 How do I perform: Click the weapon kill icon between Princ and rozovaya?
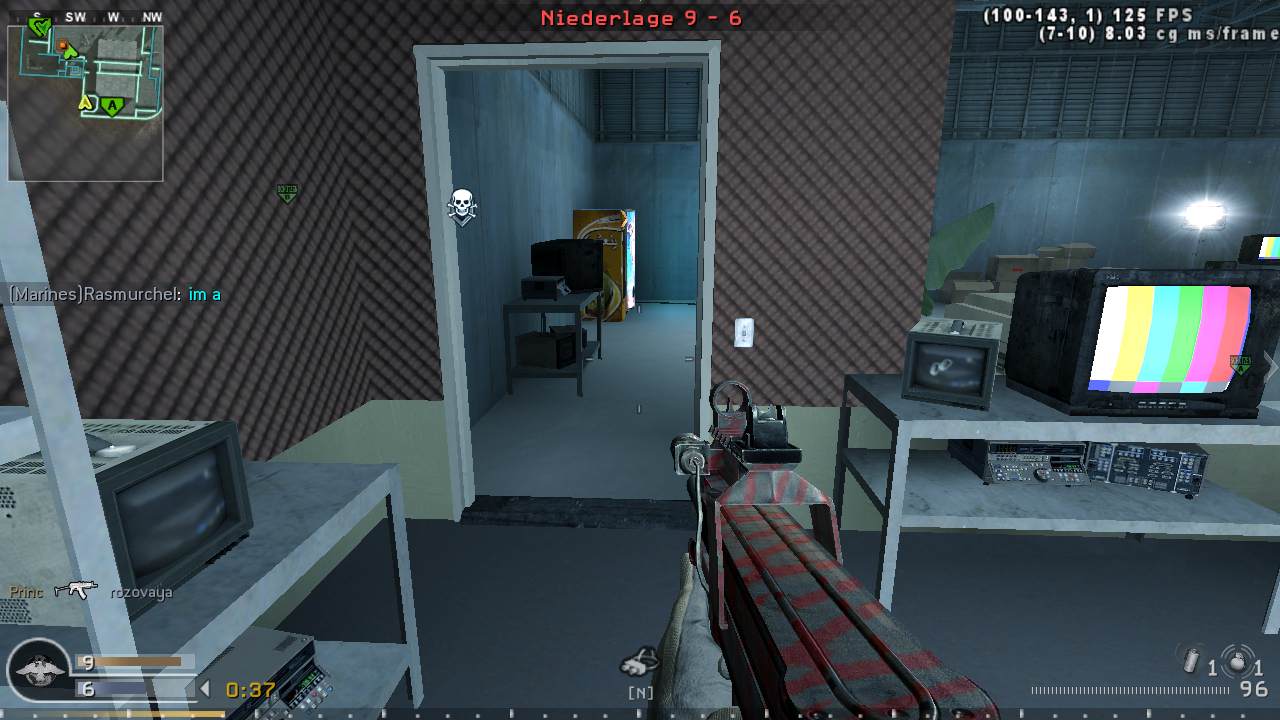(76, 590)
